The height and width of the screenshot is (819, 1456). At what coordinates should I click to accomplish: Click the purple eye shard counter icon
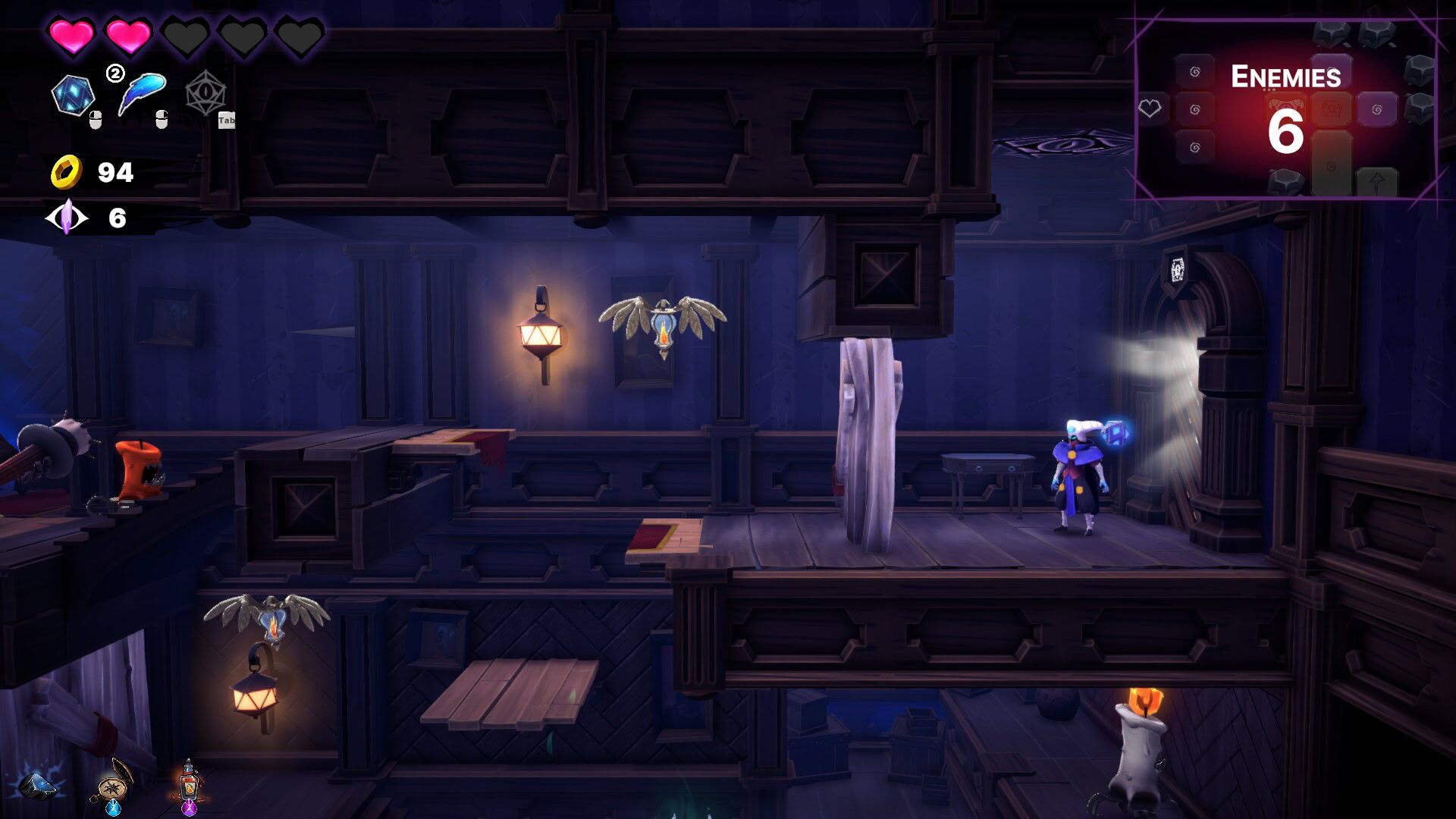coord(67,218)
